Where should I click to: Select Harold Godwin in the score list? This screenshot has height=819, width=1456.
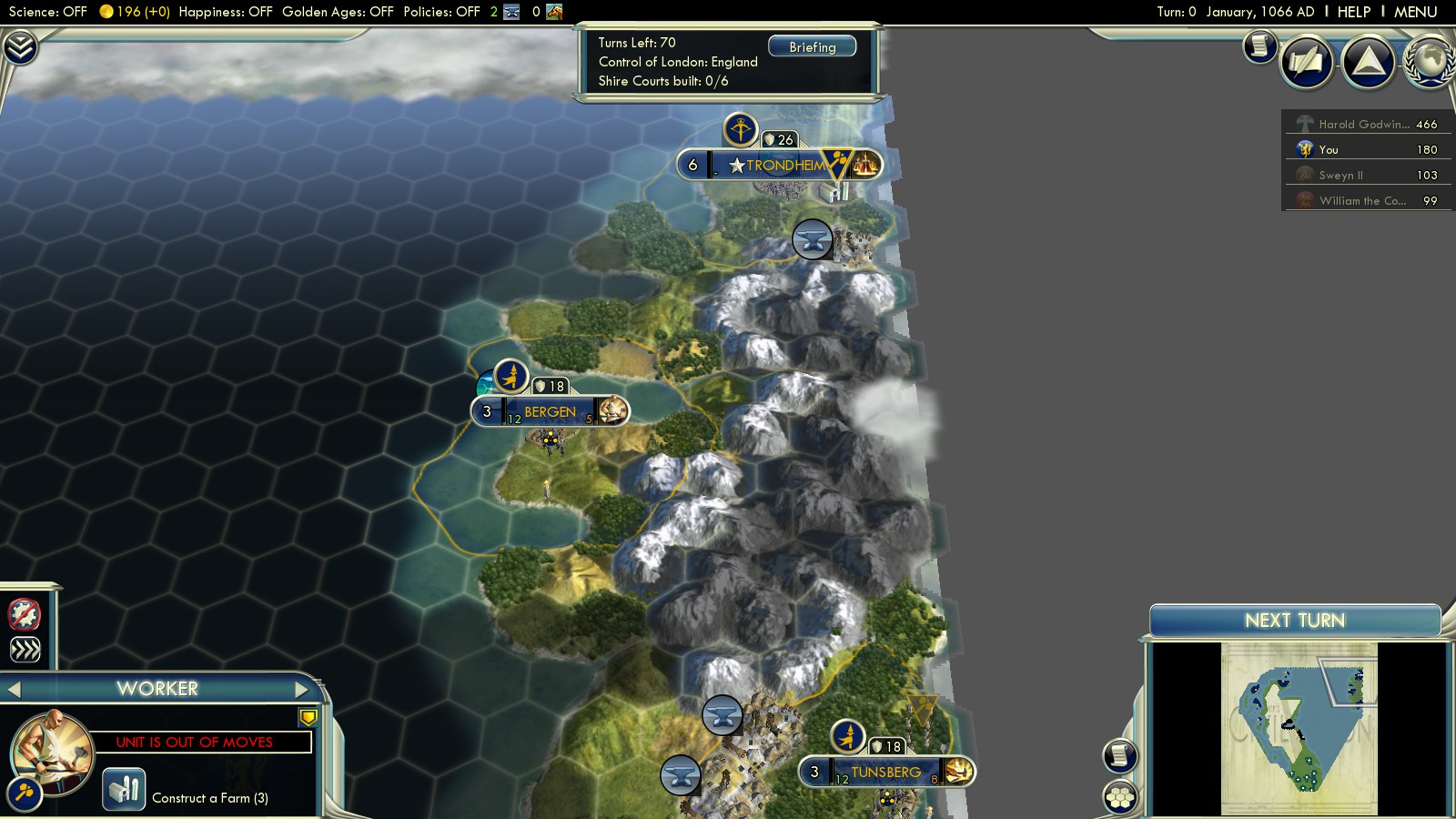point(1367,124)
